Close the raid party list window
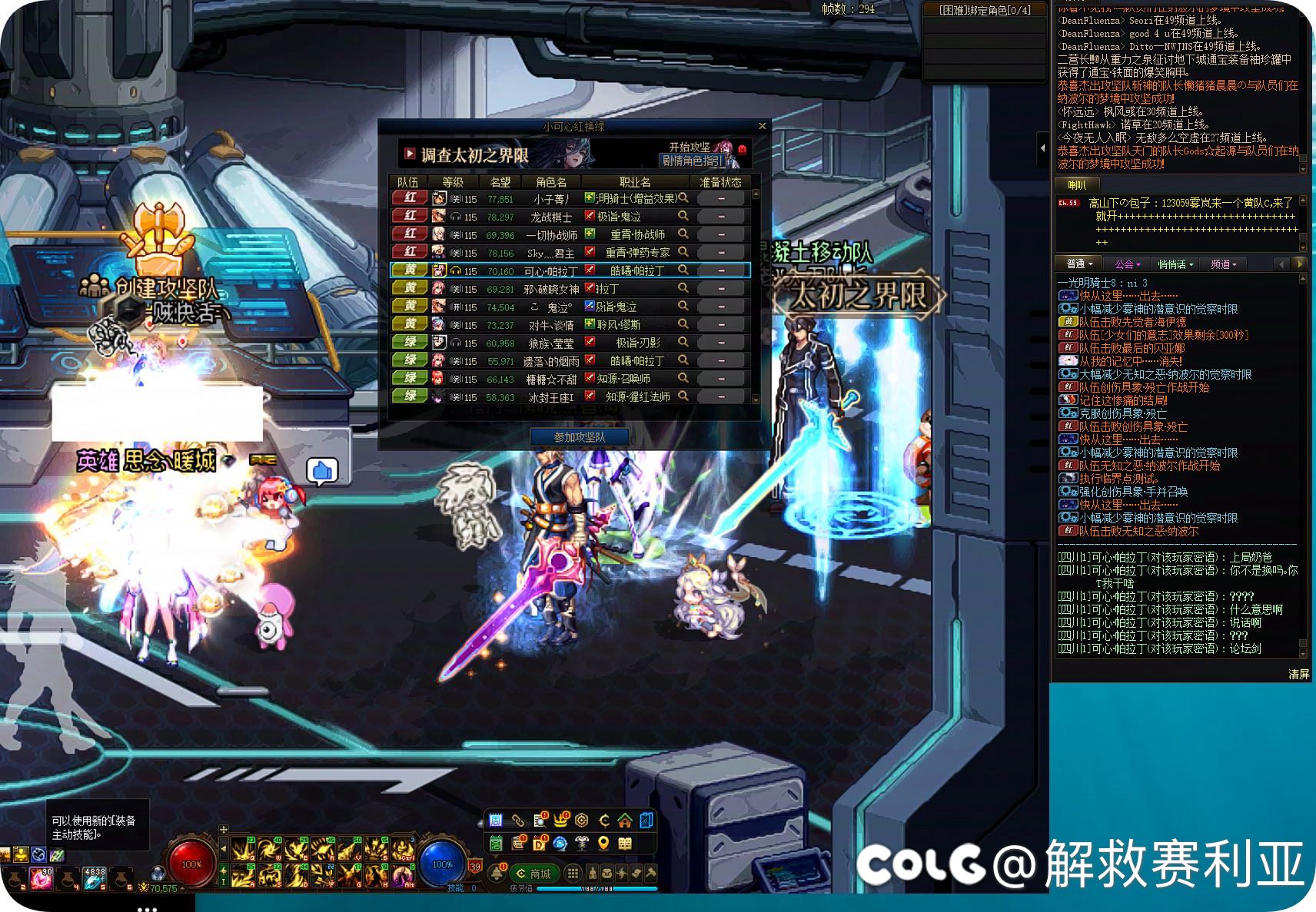1316x912 pixels. tap(762, 126)
